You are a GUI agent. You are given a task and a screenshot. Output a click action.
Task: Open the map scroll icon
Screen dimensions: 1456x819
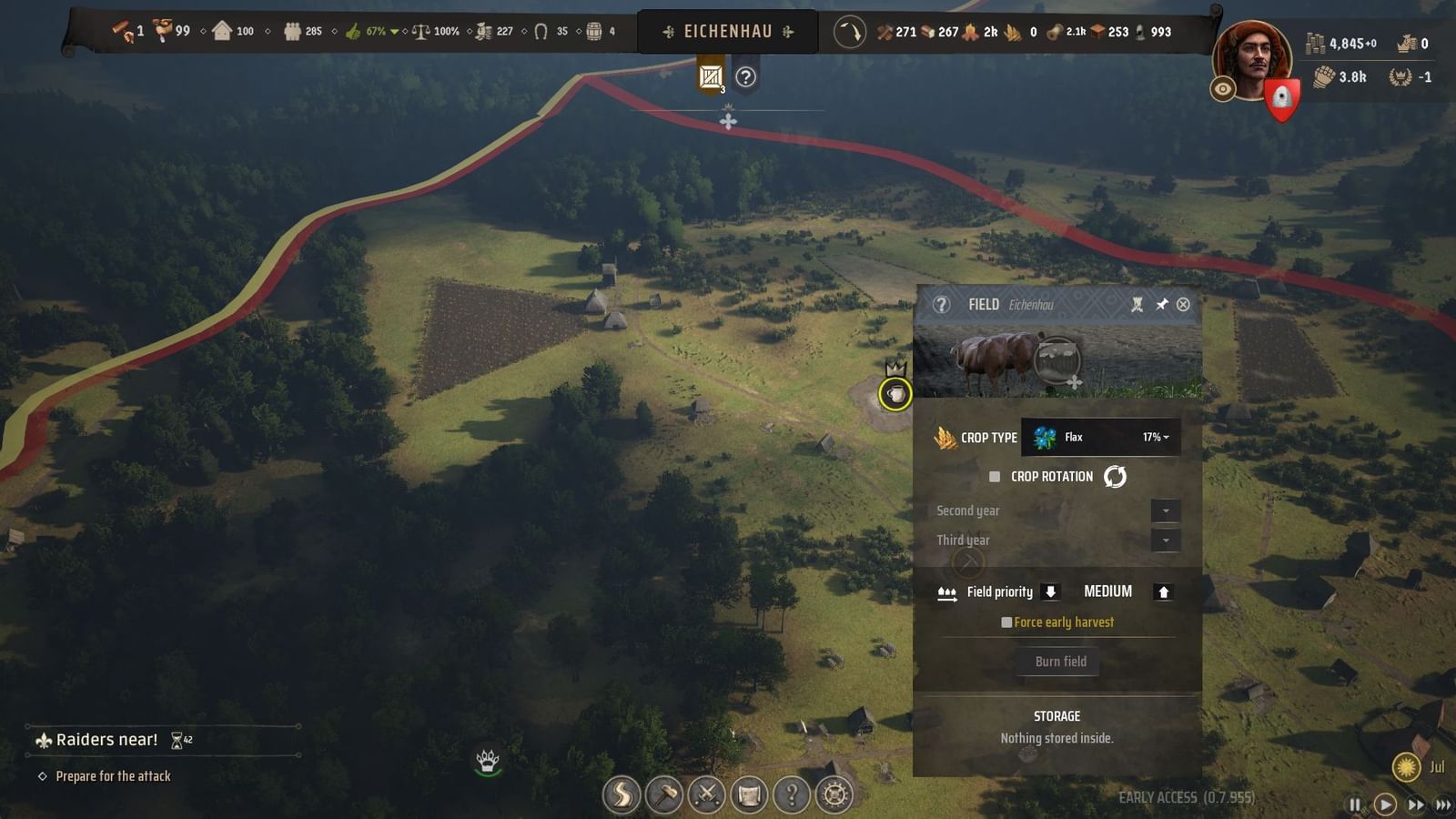click(749, 794)
